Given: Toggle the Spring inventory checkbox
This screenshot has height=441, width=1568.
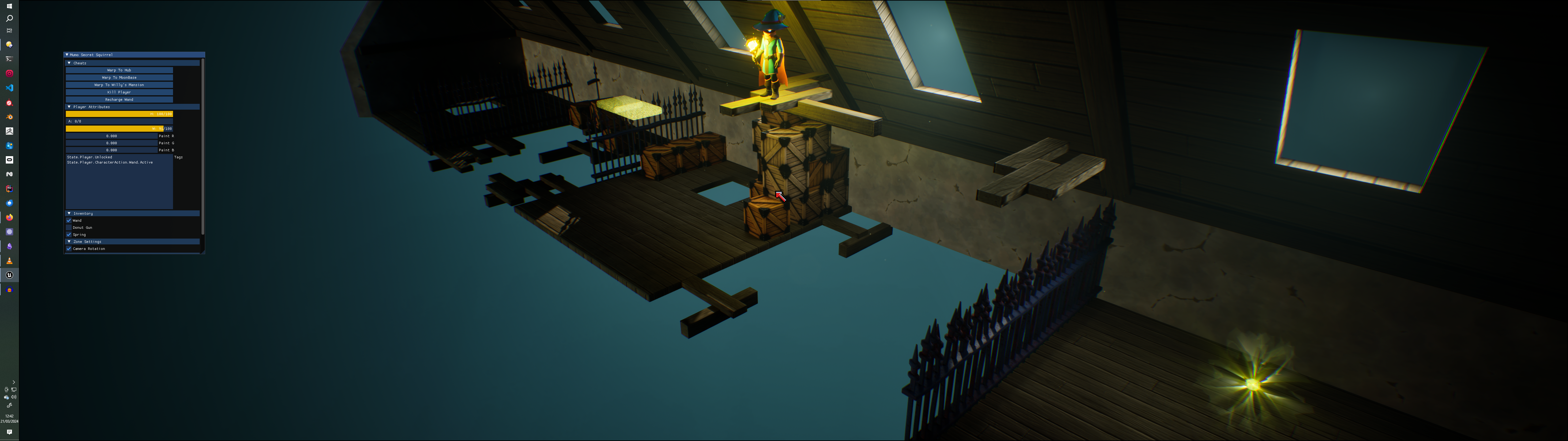Looking at the screenshot, I should coord(69,235).
